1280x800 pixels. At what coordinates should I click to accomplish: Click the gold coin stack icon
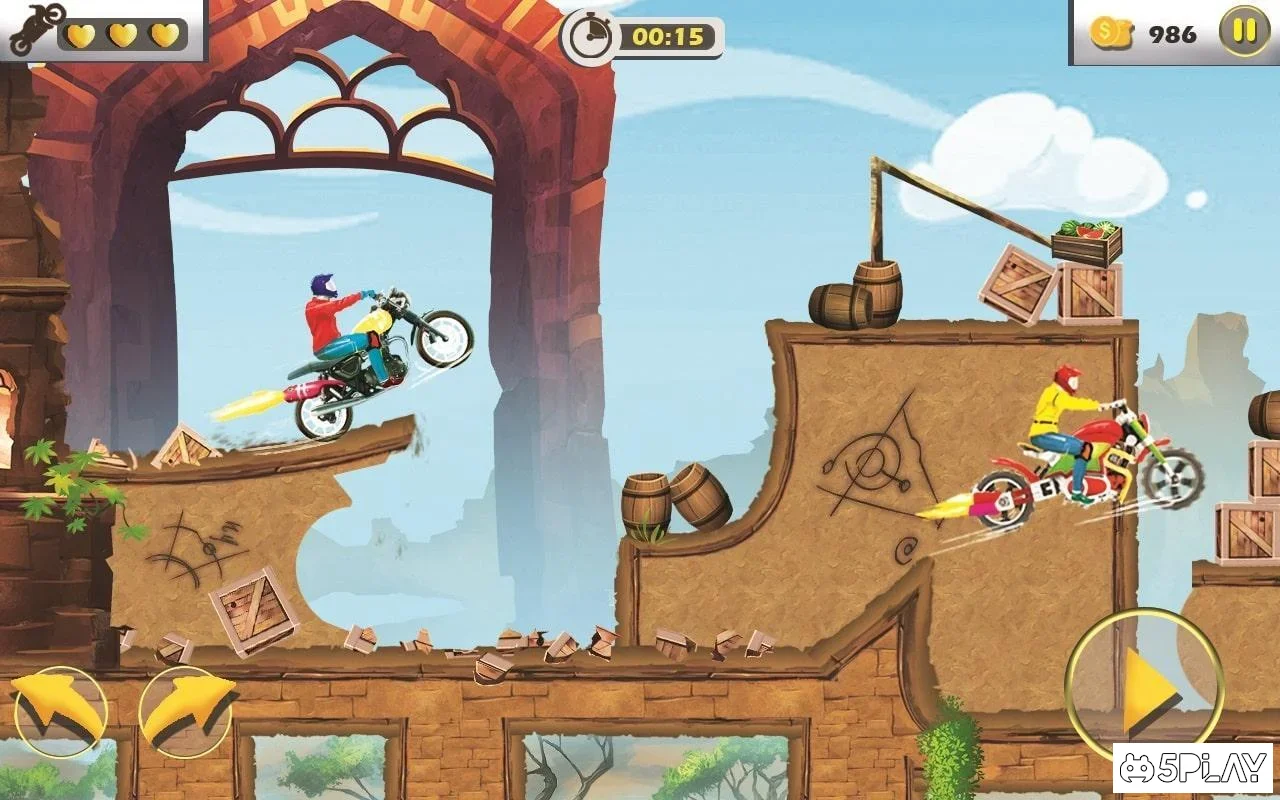[x=1111, y=33]
